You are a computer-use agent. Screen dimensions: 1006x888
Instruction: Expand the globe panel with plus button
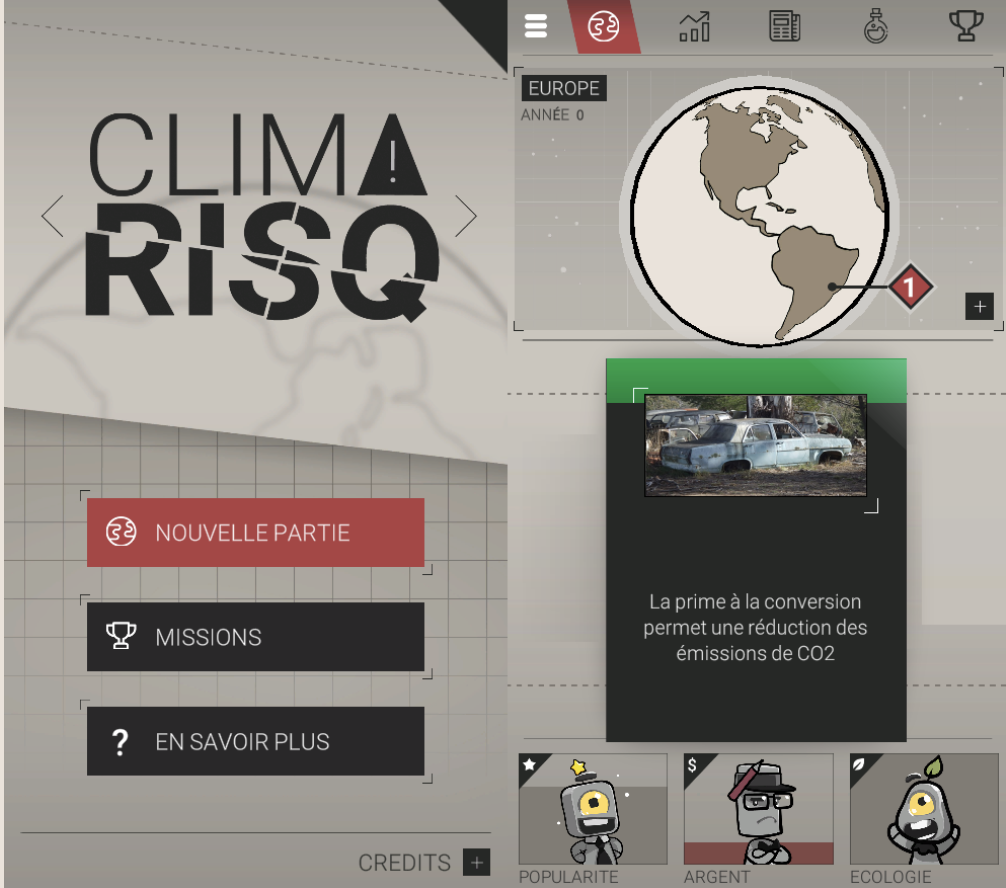pos(979,306)
